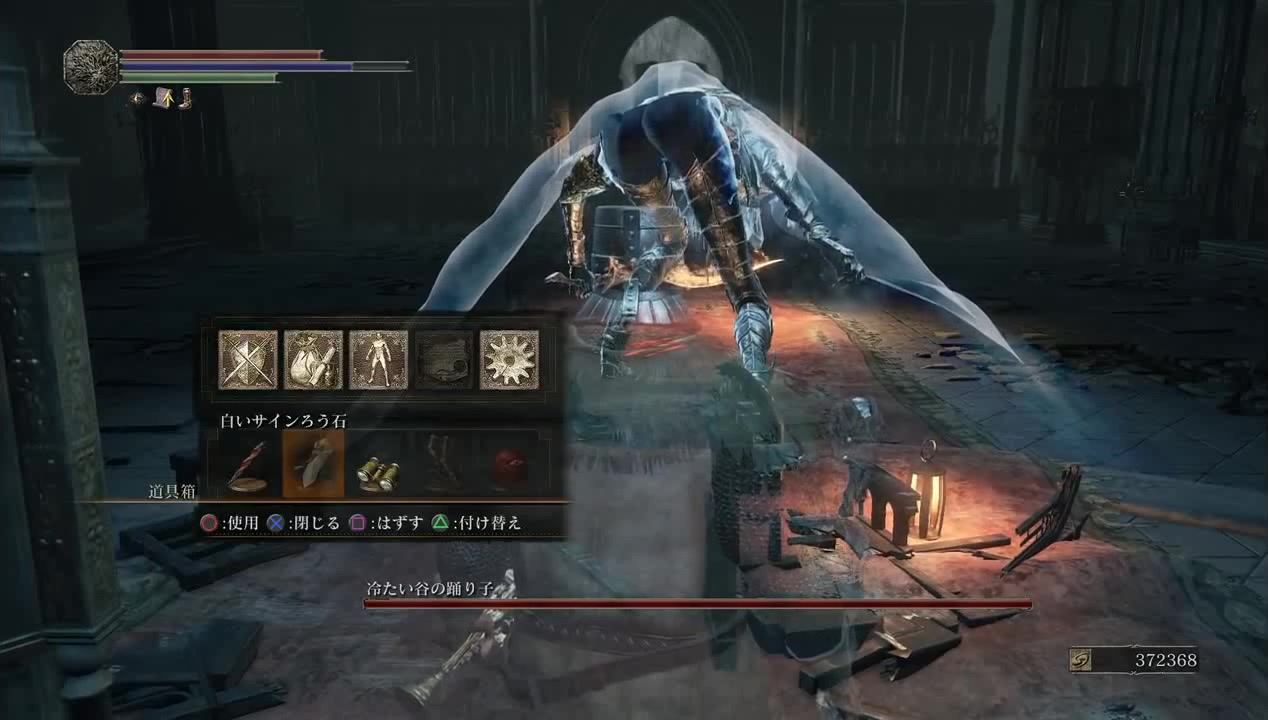Select the highlighted White Sign Soapstone slot
The image size is (1268, 720).
coord(313,464)
